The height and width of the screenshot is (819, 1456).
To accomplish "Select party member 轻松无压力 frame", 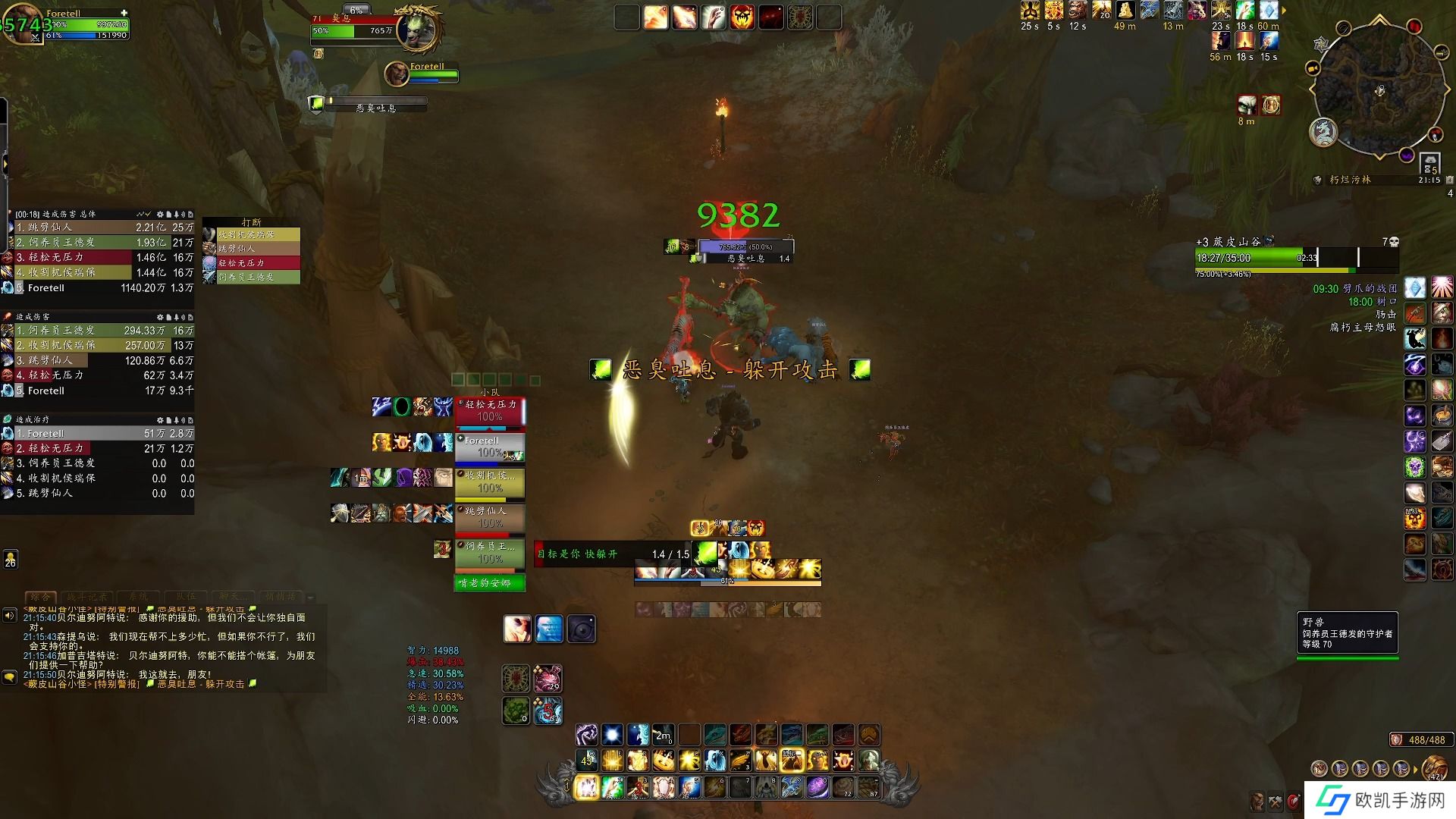I will [490, 412].
